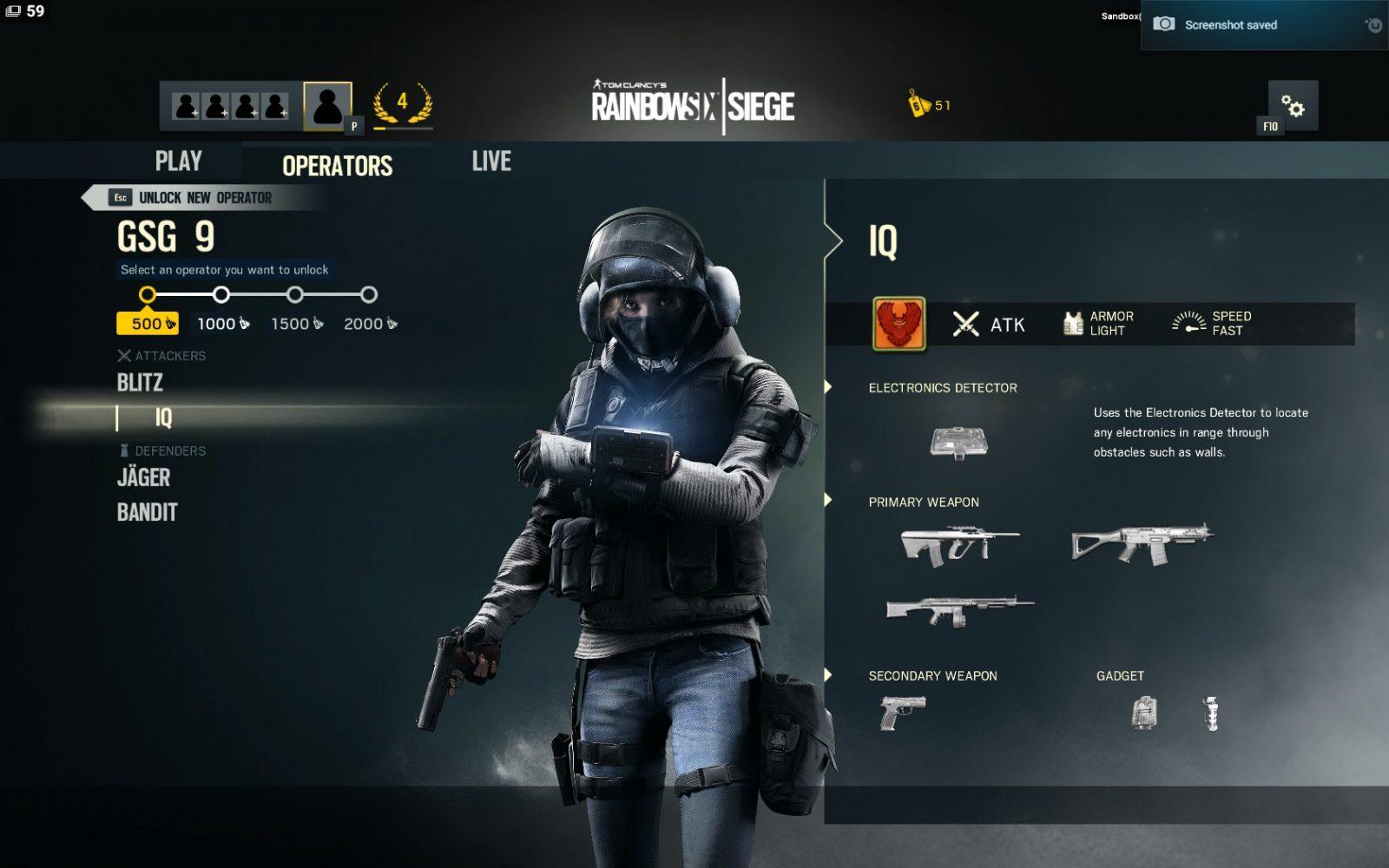Click the grenade gadget icon
The image size is (1389, 868).
[1211, 713]
